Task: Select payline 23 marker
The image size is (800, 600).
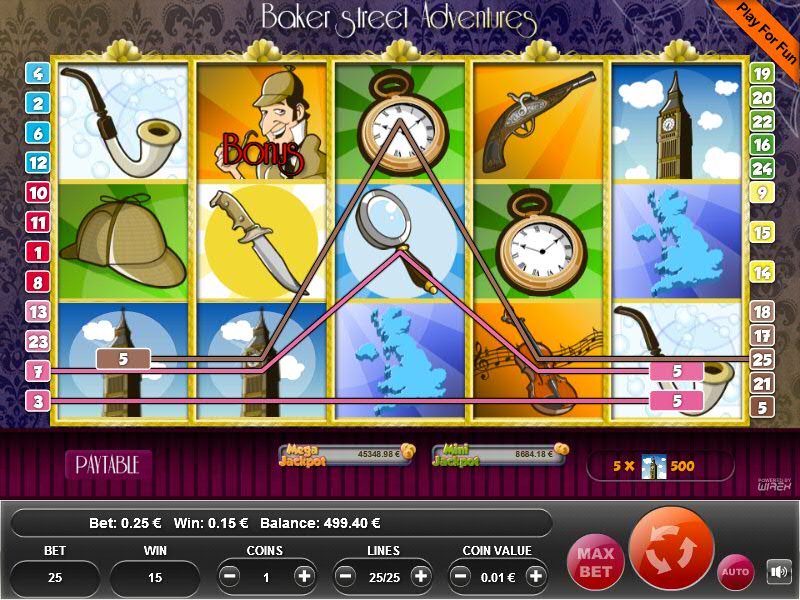Action: coord(39,342)
